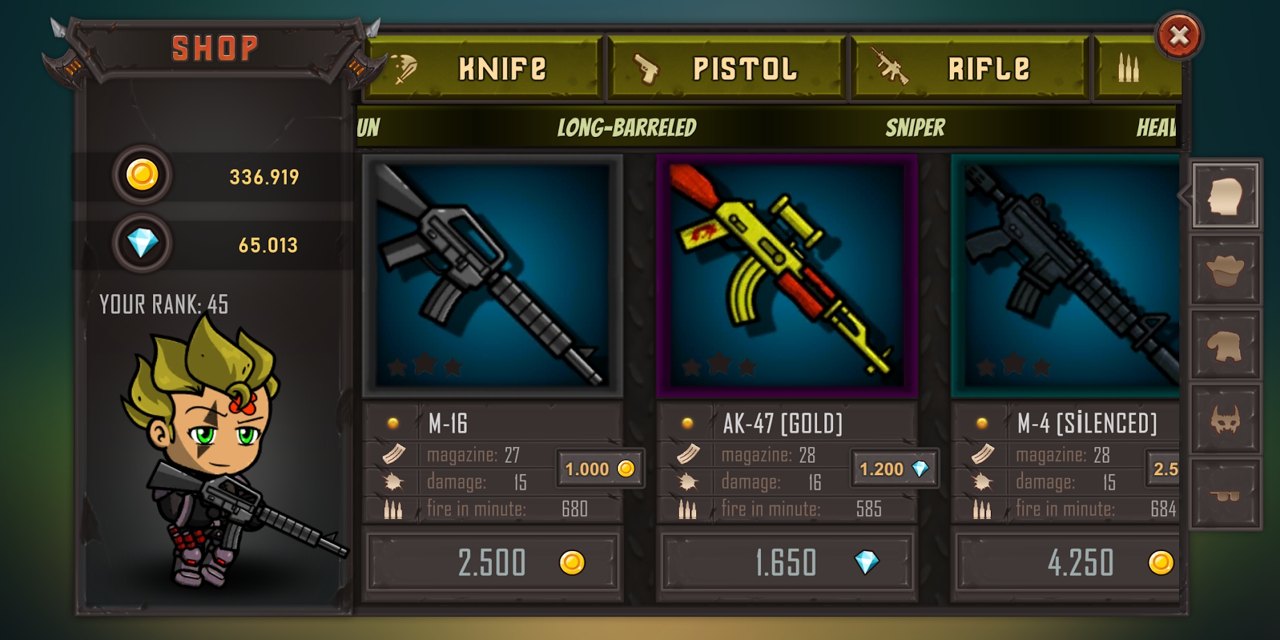Close the shop window
The width and height of the screenshot is (1280, 640).
(x=1179, y=37)
